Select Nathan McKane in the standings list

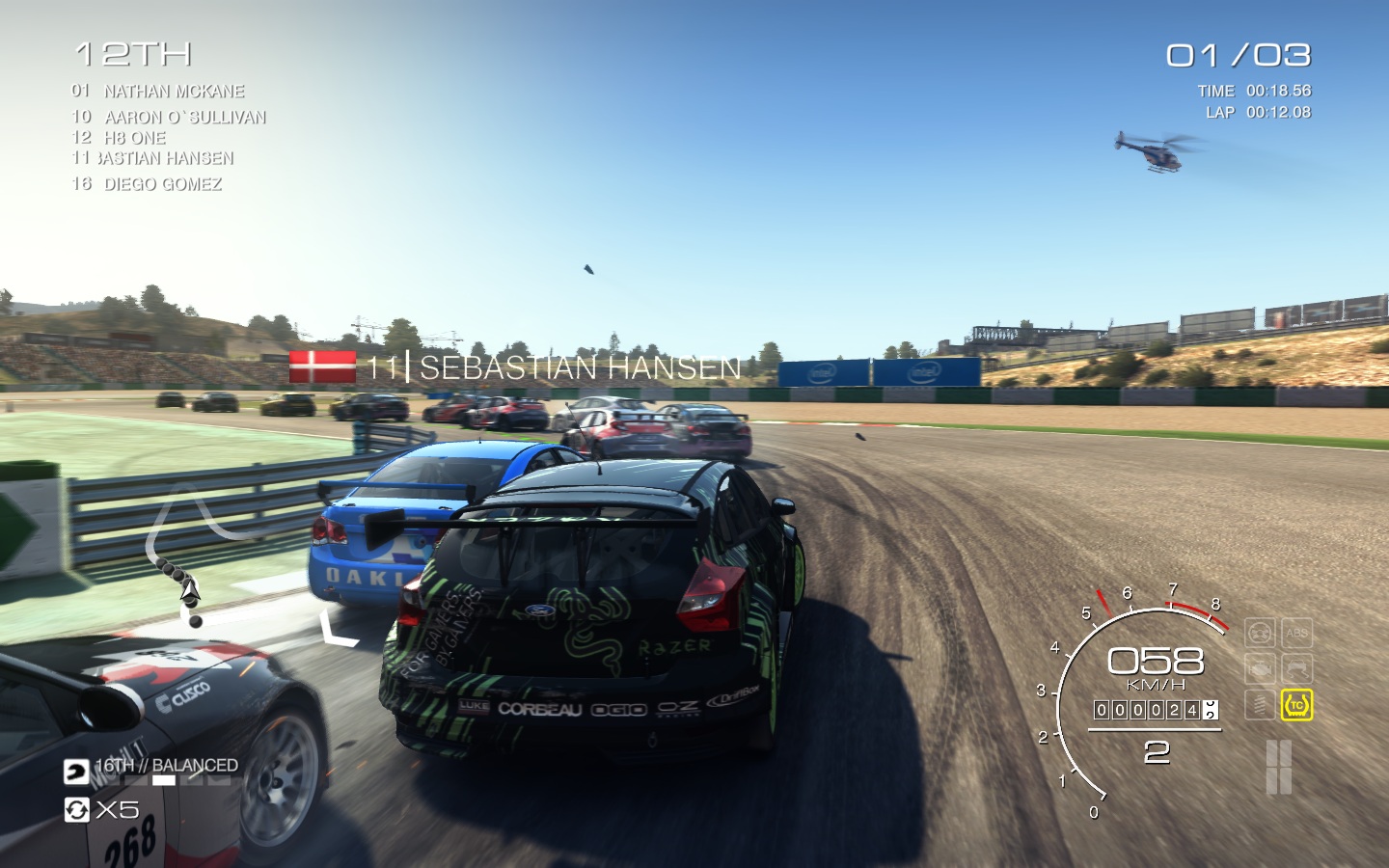[x=174, y=92]
